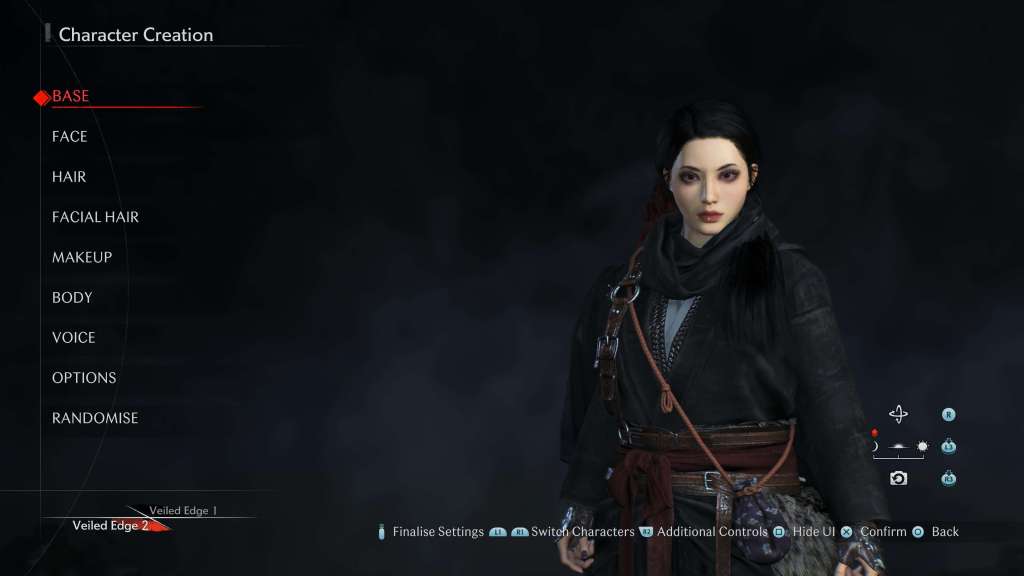Select the BASE menu entry
1024x576 pixels.
tap(70, 97)
